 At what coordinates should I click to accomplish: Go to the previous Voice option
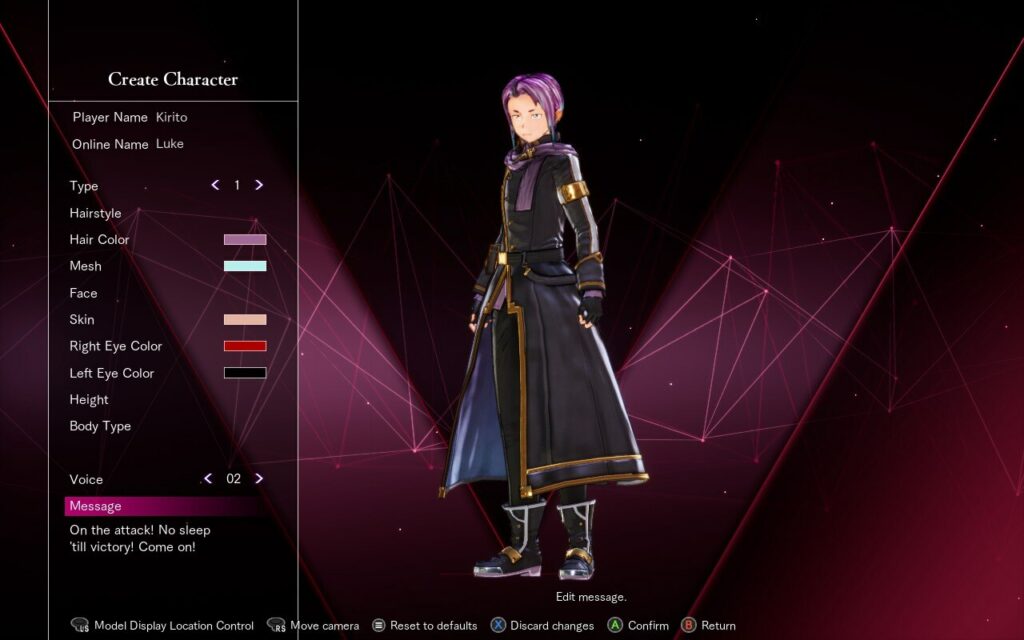(208, 479)
